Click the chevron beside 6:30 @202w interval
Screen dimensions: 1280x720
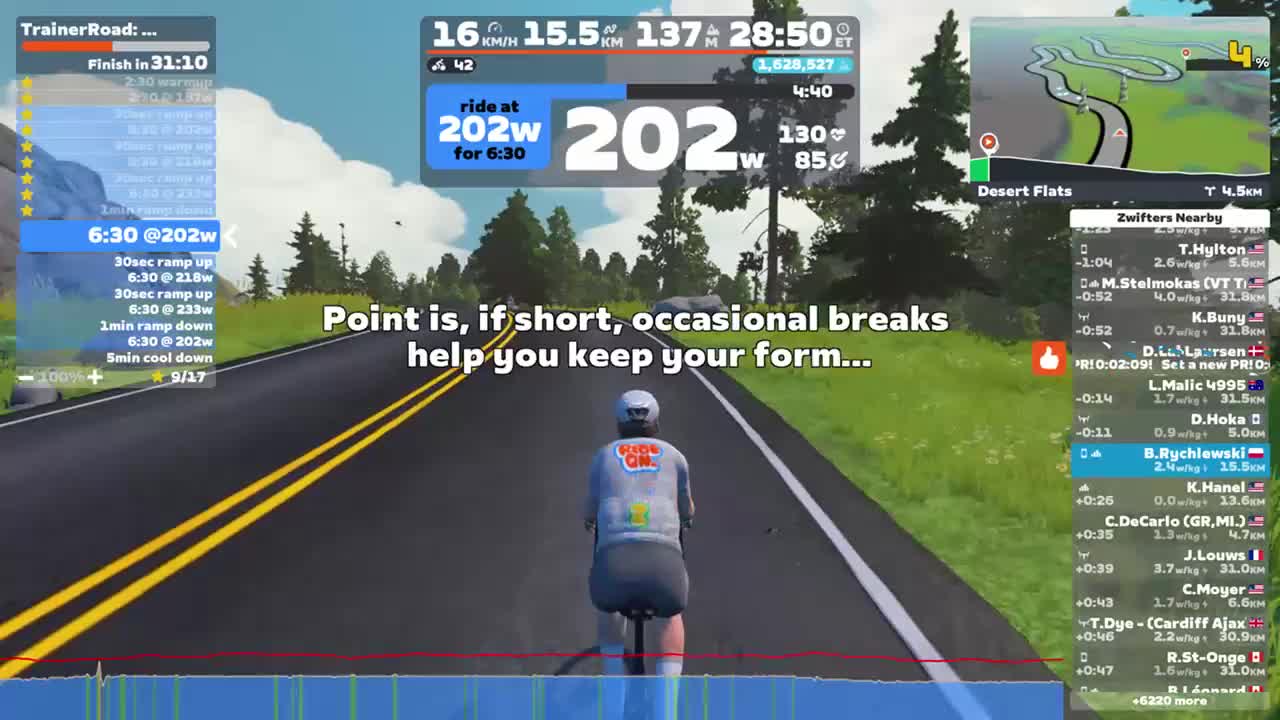click(x=231, y=236)
